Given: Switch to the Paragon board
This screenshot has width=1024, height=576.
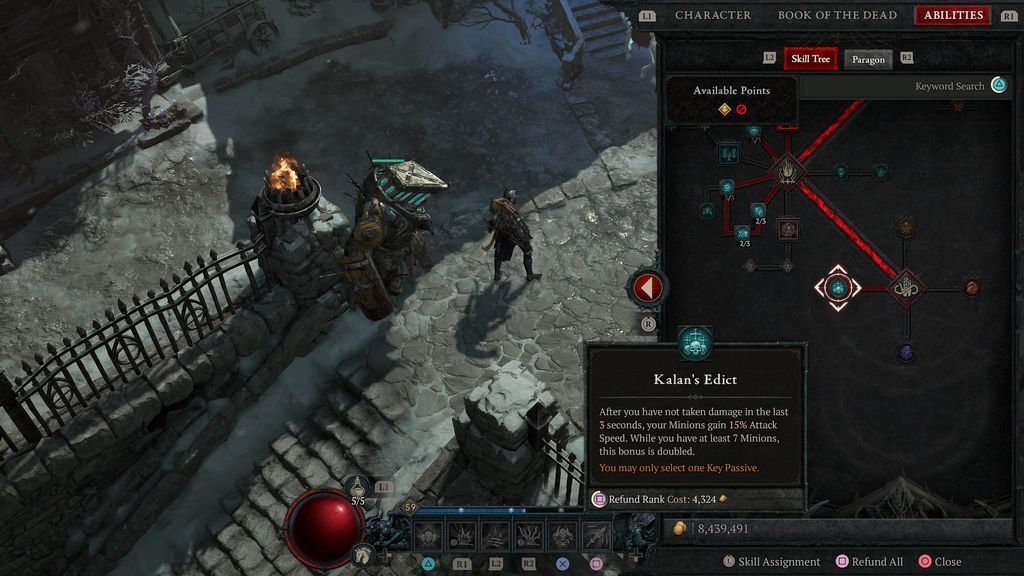Looking at the screenshot, I should (x=868, y=59).
